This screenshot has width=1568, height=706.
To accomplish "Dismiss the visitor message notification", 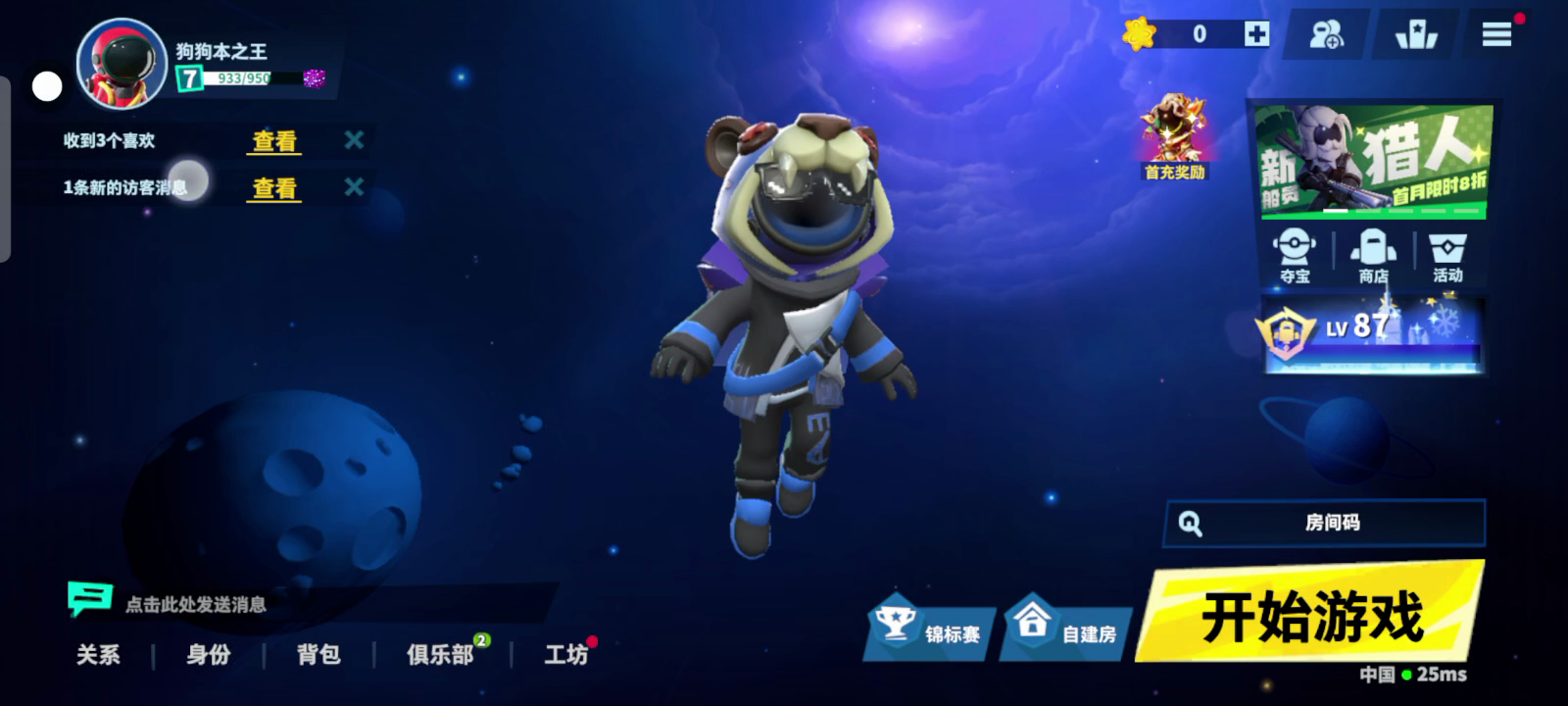I will [x=354, y=186].
